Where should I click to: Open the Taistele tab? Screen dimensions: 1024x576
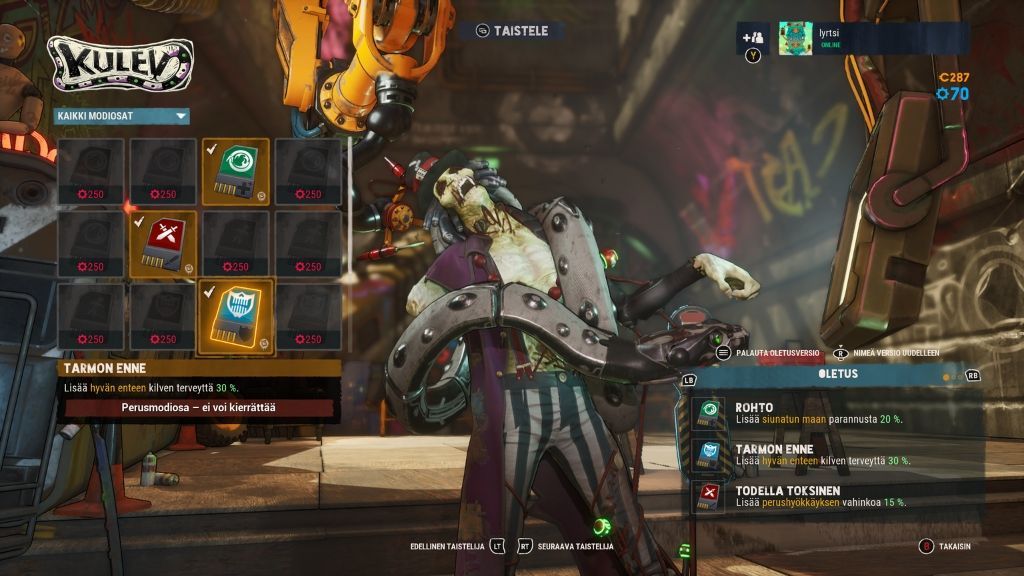pos(512,31)
